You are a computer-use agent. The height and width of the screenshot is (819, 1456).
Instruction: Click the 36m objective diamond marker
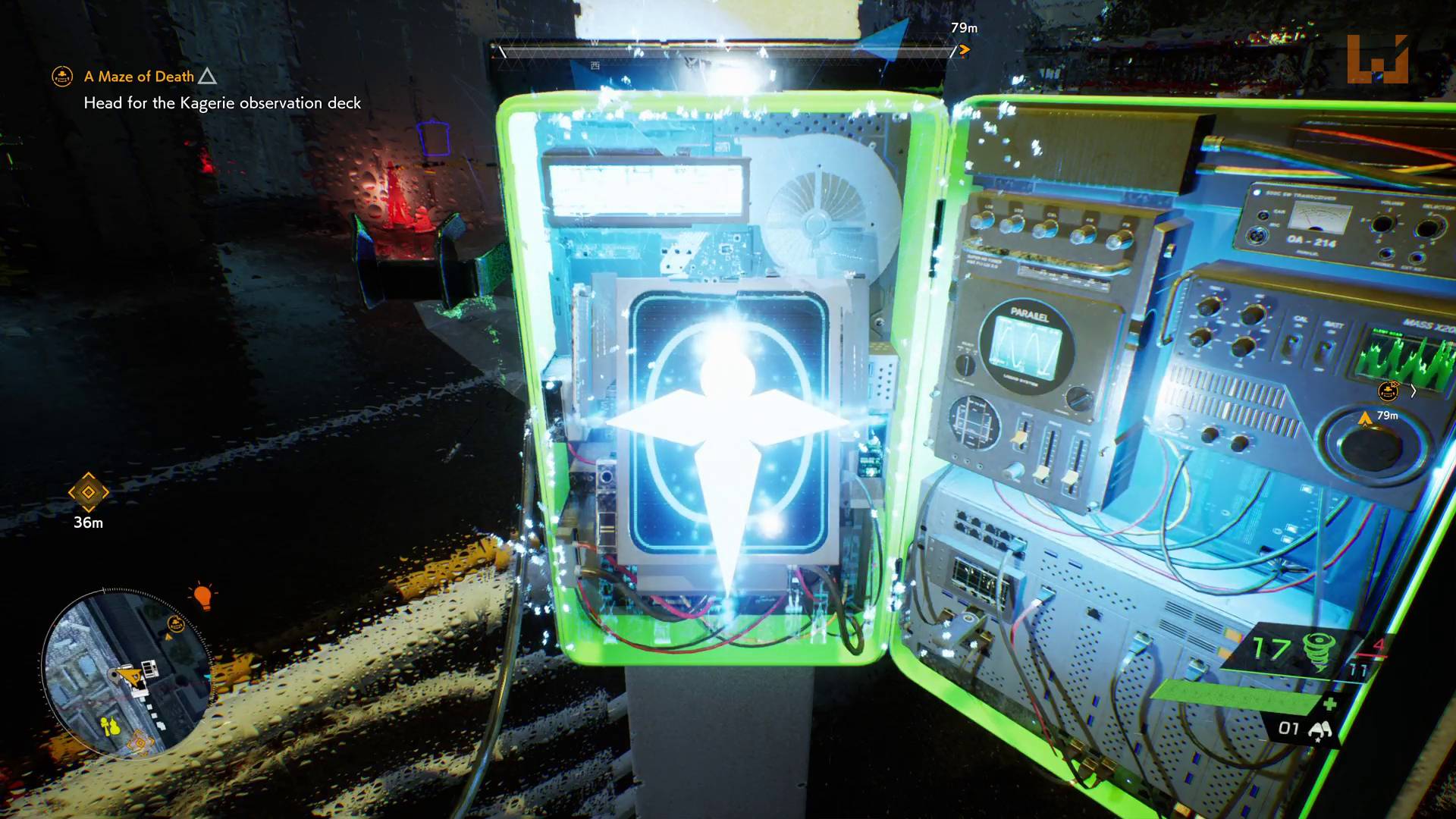(88, 494)
